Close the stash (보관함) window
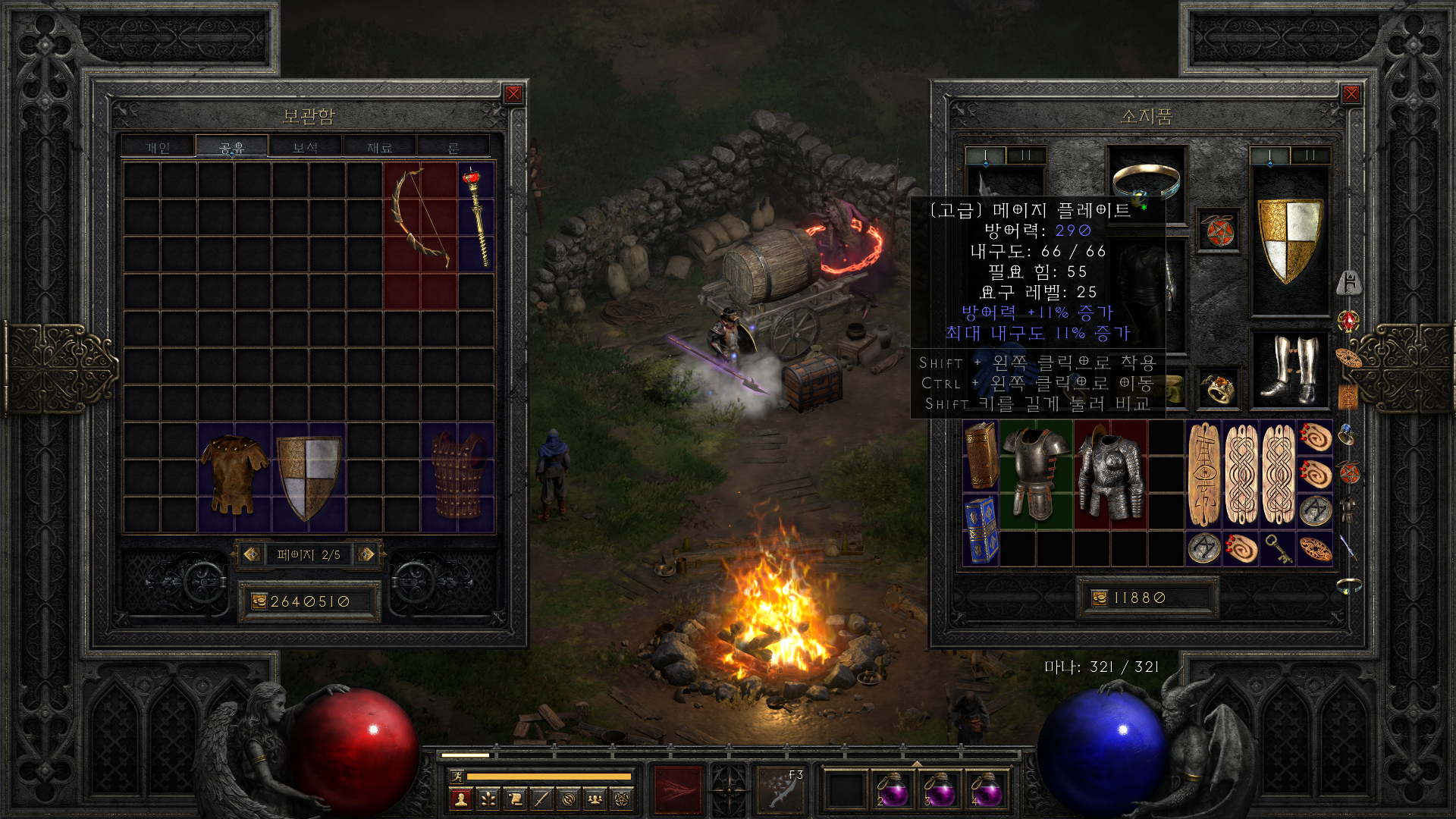The image size is (1456, 819). pos(513,94)
